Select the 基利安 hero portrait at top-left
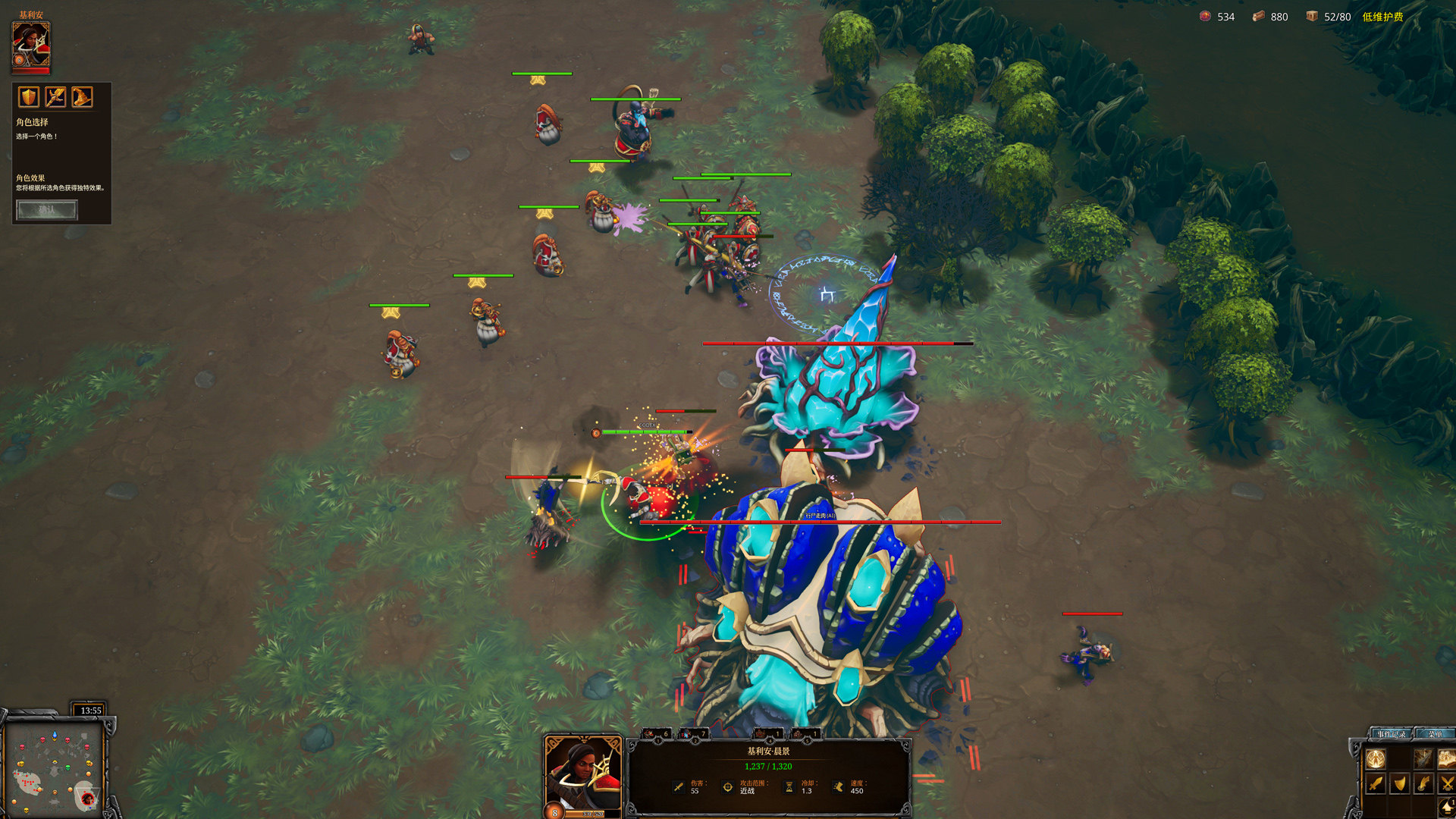Viewport: 1456px width, 819px height. tap(31, 45)
